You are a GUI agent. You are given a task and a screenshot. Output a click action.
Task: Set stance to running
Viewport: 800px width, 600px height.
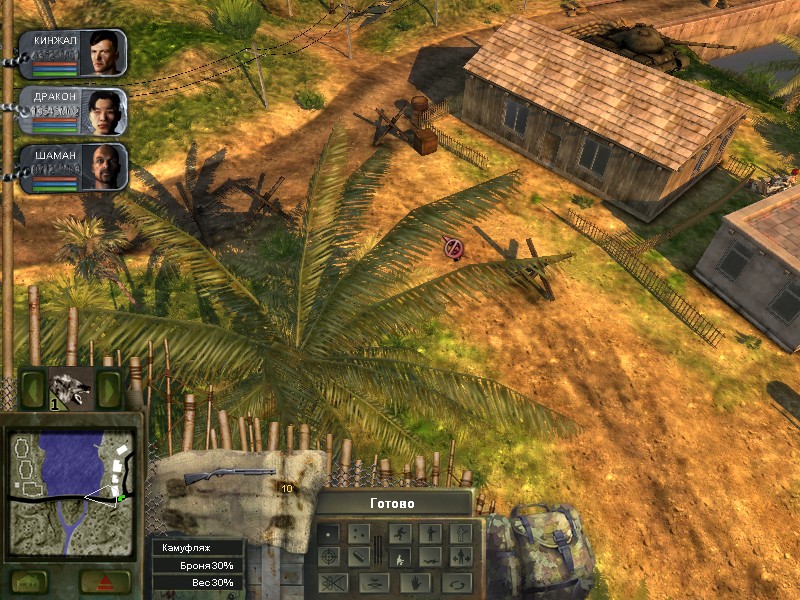coord(400,534)
